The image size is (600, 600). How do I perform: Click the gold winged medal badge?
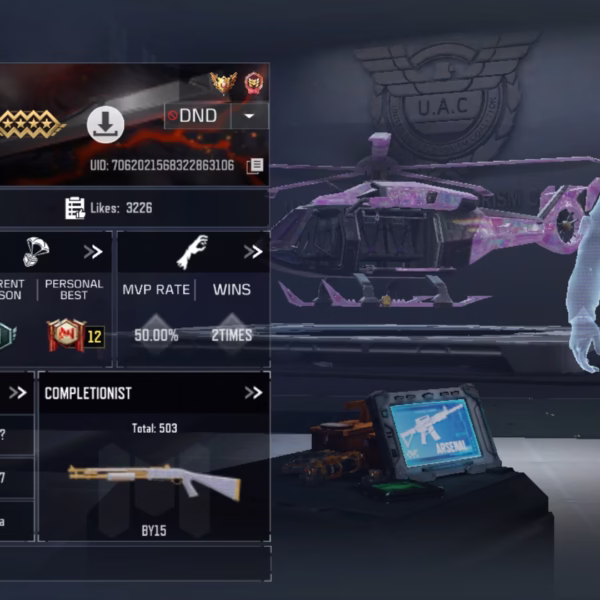coord(221,82)
